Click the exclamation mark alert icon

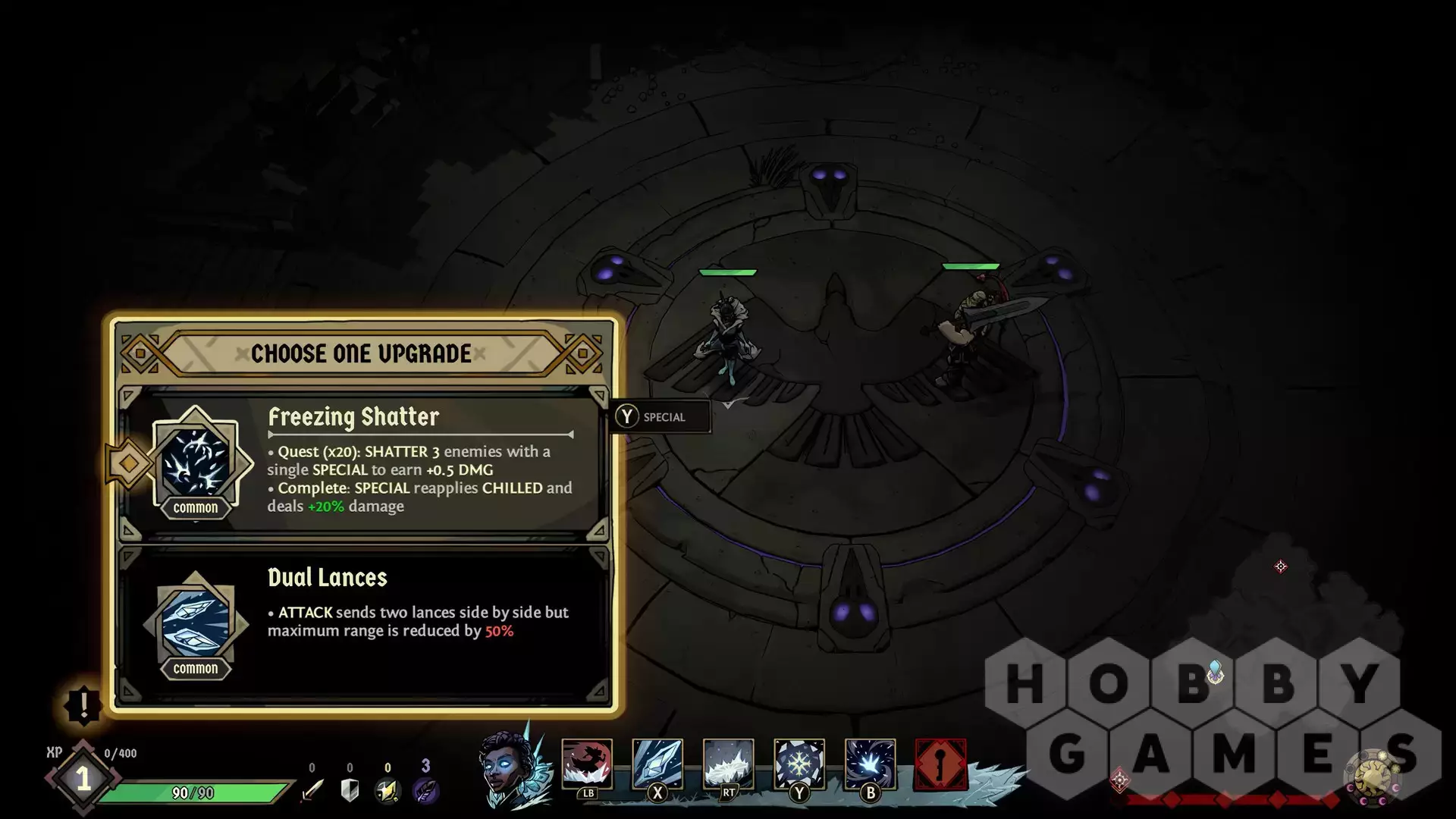click(83, 705)
